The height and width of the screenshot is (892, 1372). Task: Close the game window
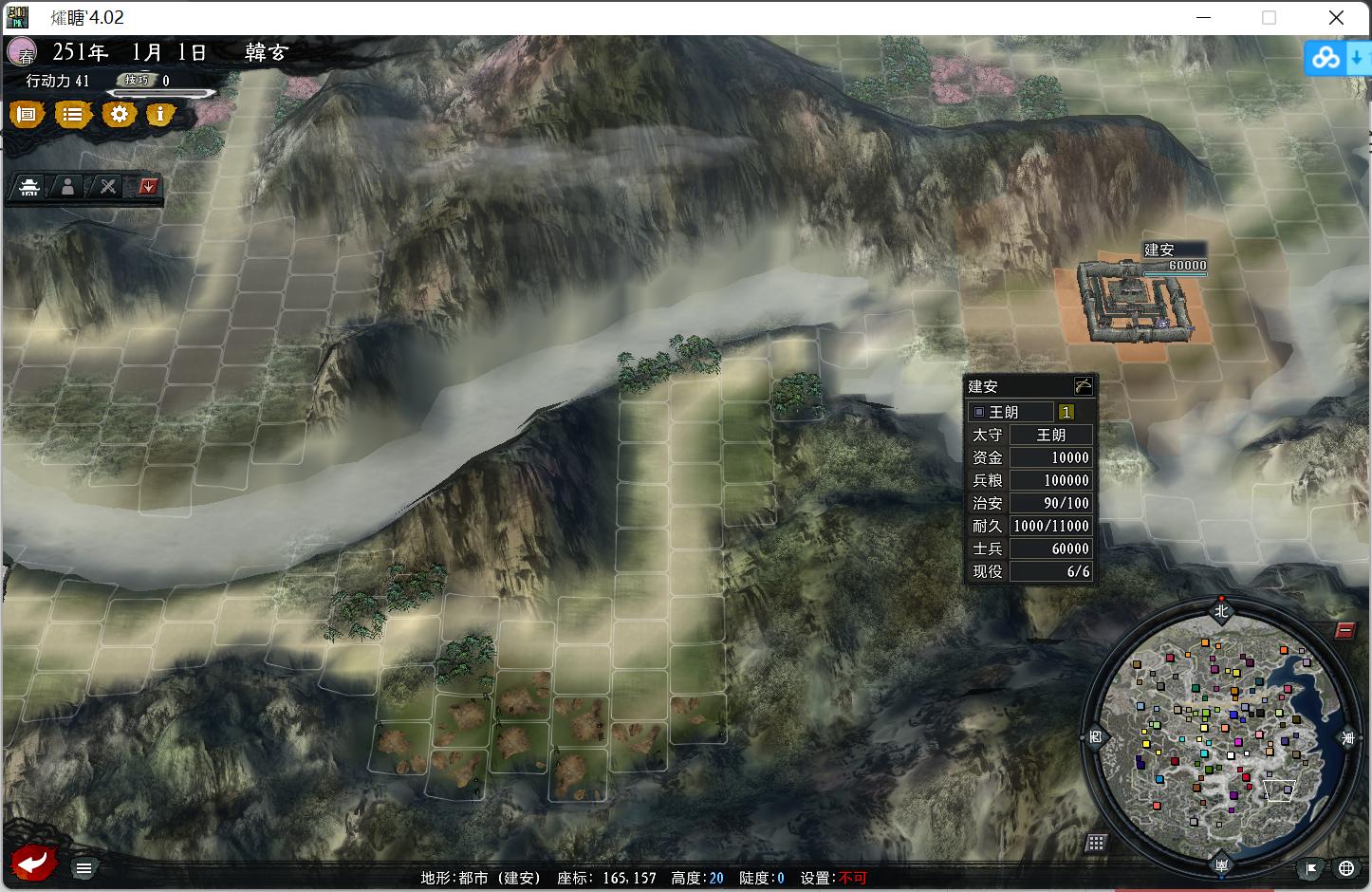1336,17
